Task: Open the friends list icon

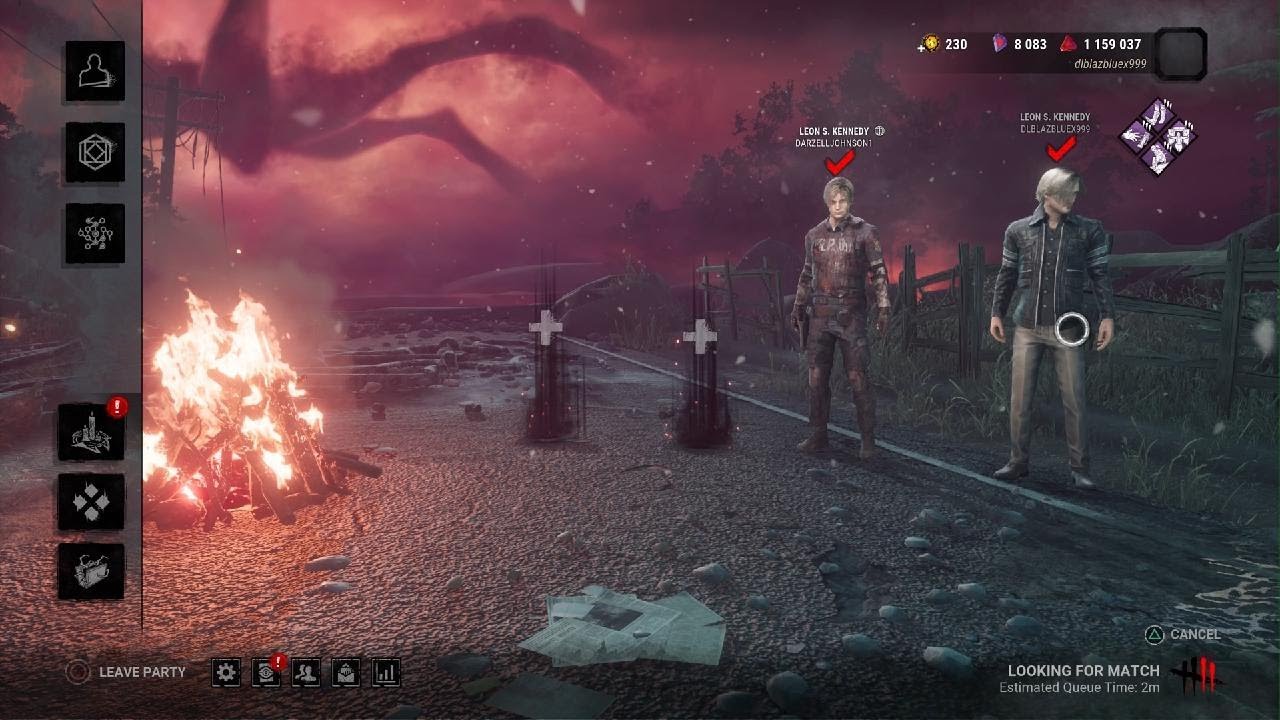Action: (x=306, y=673)
